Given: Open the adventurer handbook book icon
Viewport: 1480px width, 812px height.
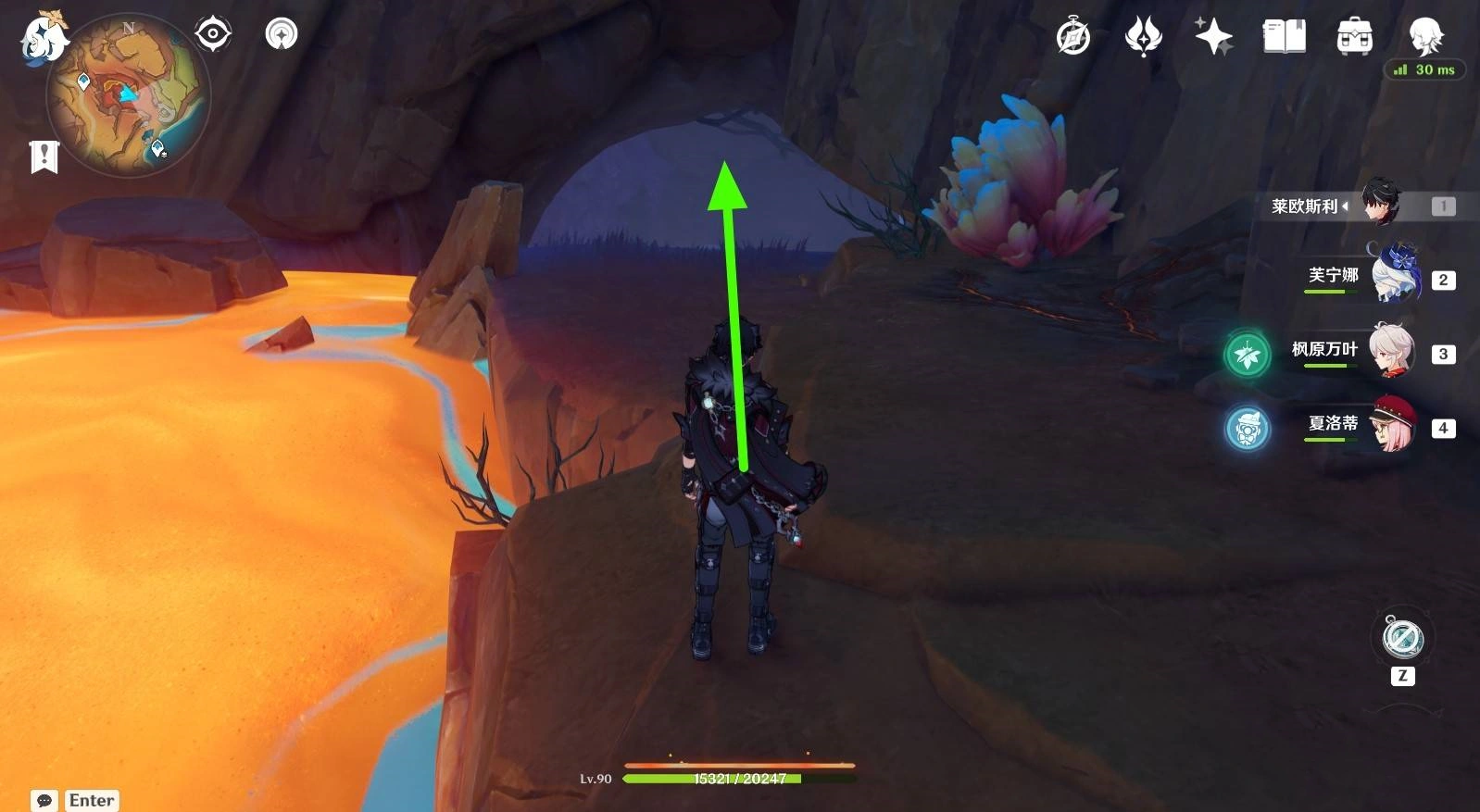Looking at the screenshot, I should click(x=1284, y=37).
